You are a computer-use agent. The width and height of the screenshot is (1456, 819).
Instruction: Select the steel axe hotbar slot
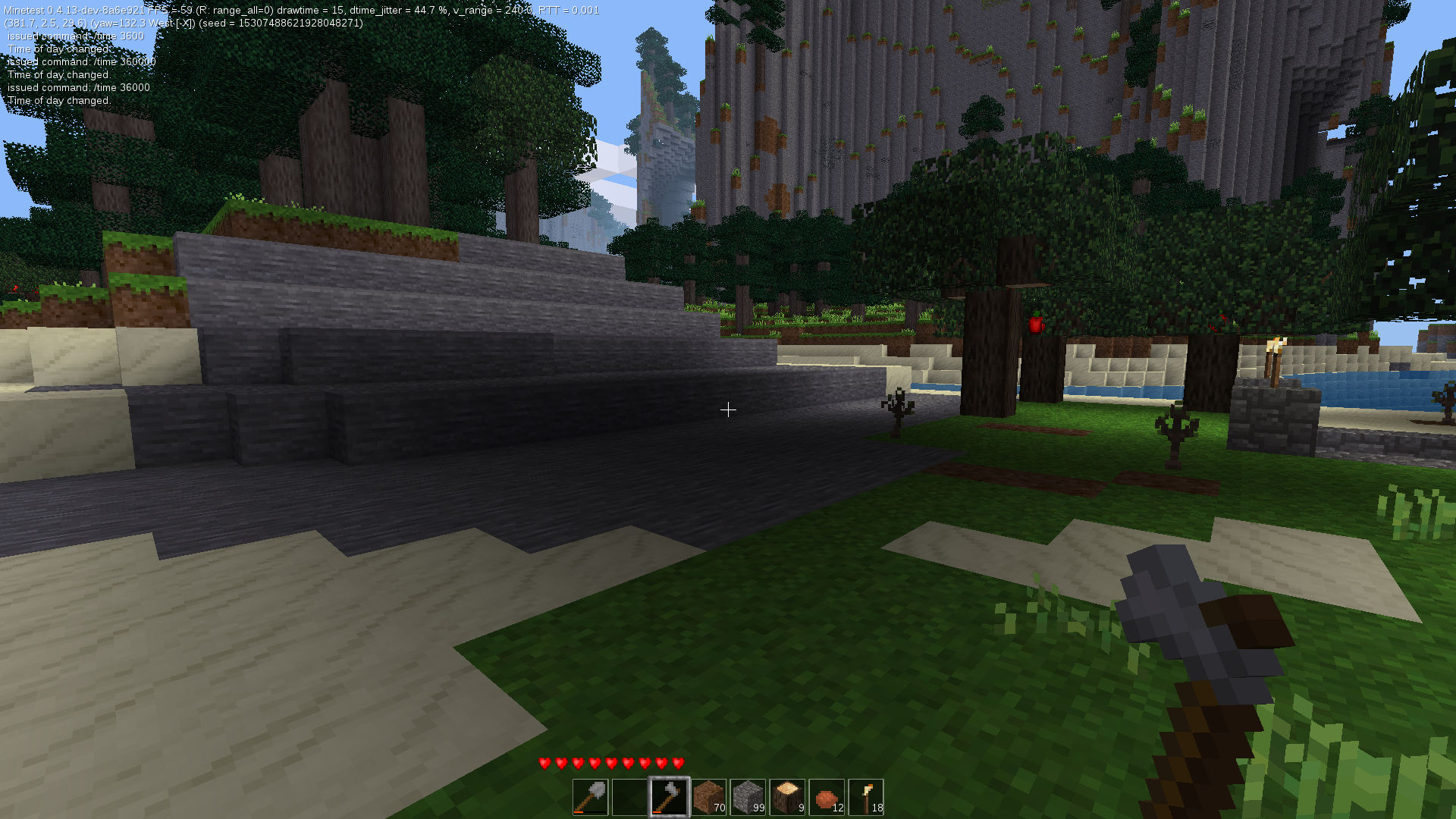tap(670, 796)
